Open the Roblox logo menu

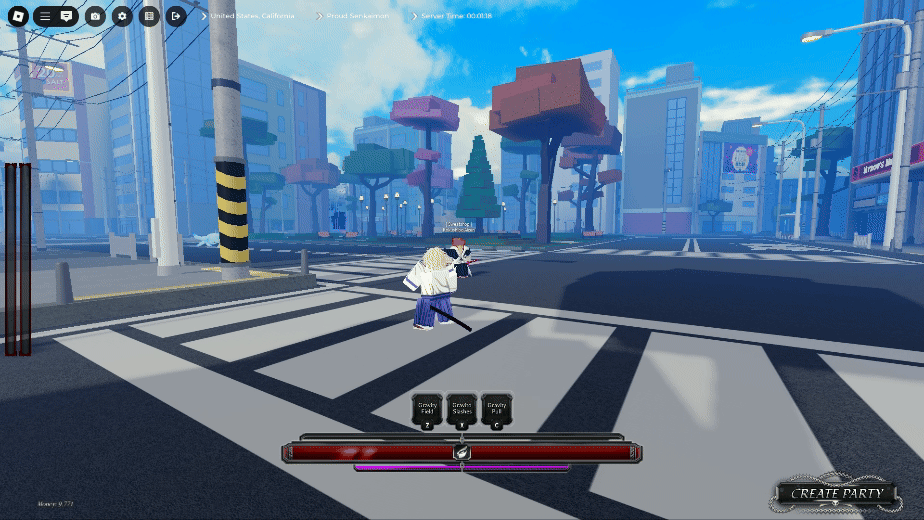coord(16,16)
